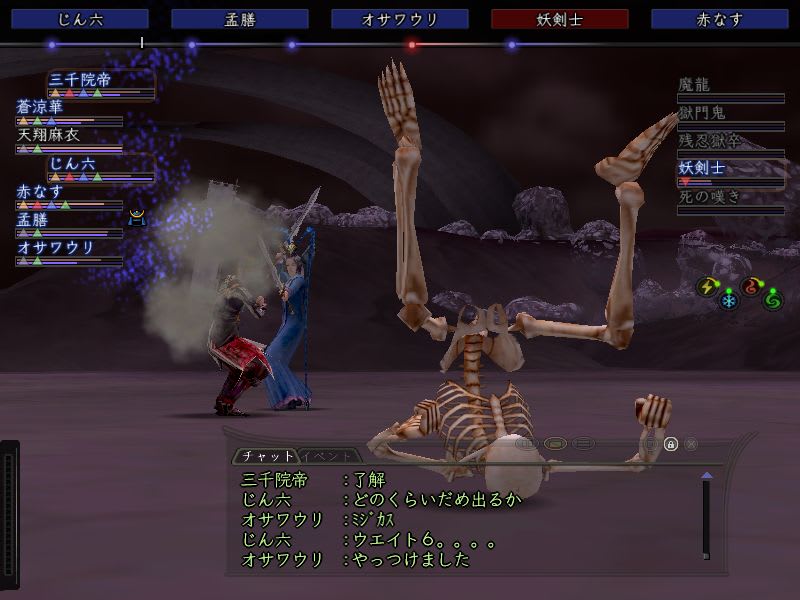Click the green swirl wind icon
Image resolution: width=800 pixels, height=600 pixels.
[772, 300]
